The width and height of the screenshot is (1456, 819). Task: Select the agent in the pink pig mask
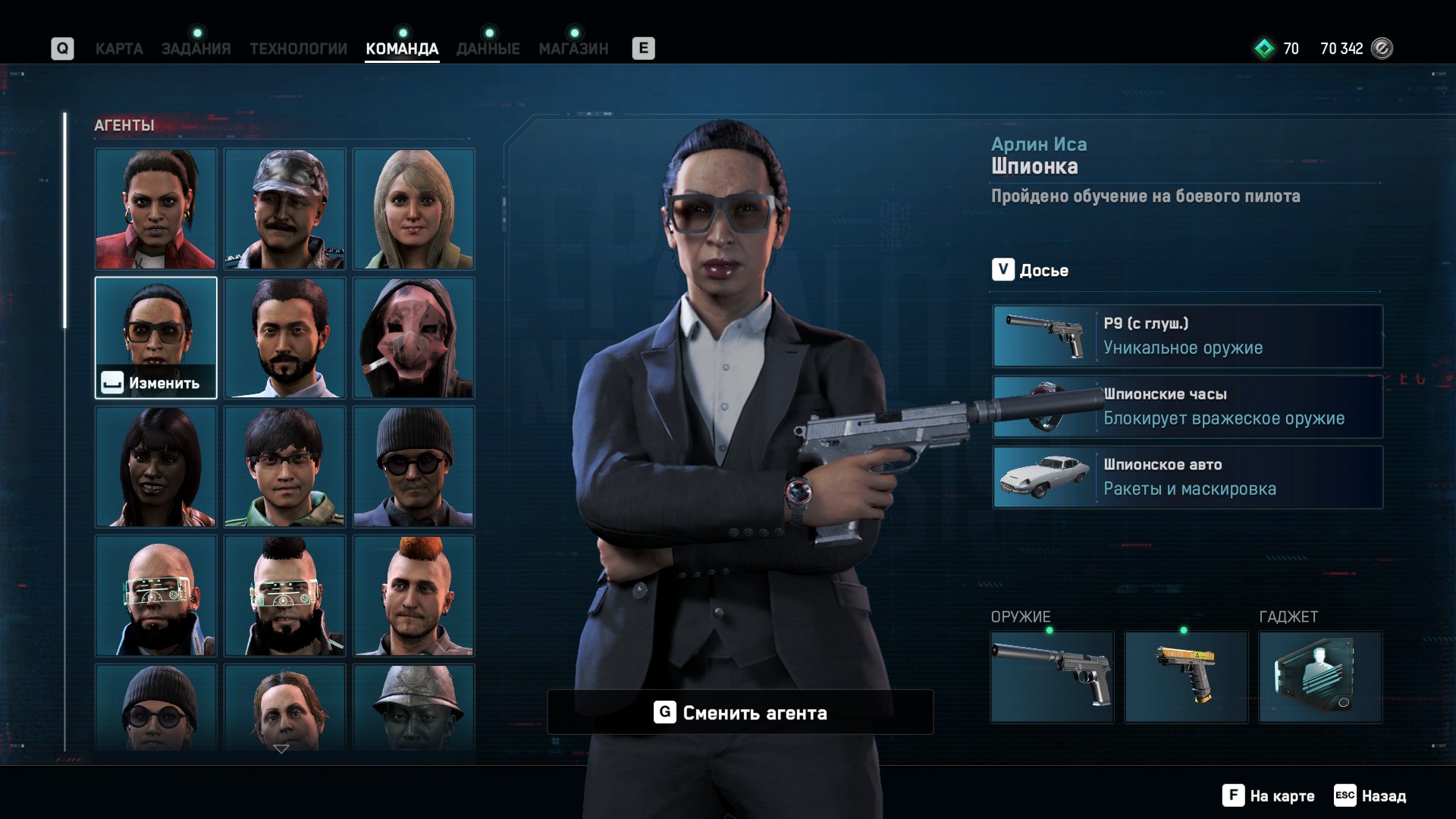pyautogui.click(x=413, y=337)
